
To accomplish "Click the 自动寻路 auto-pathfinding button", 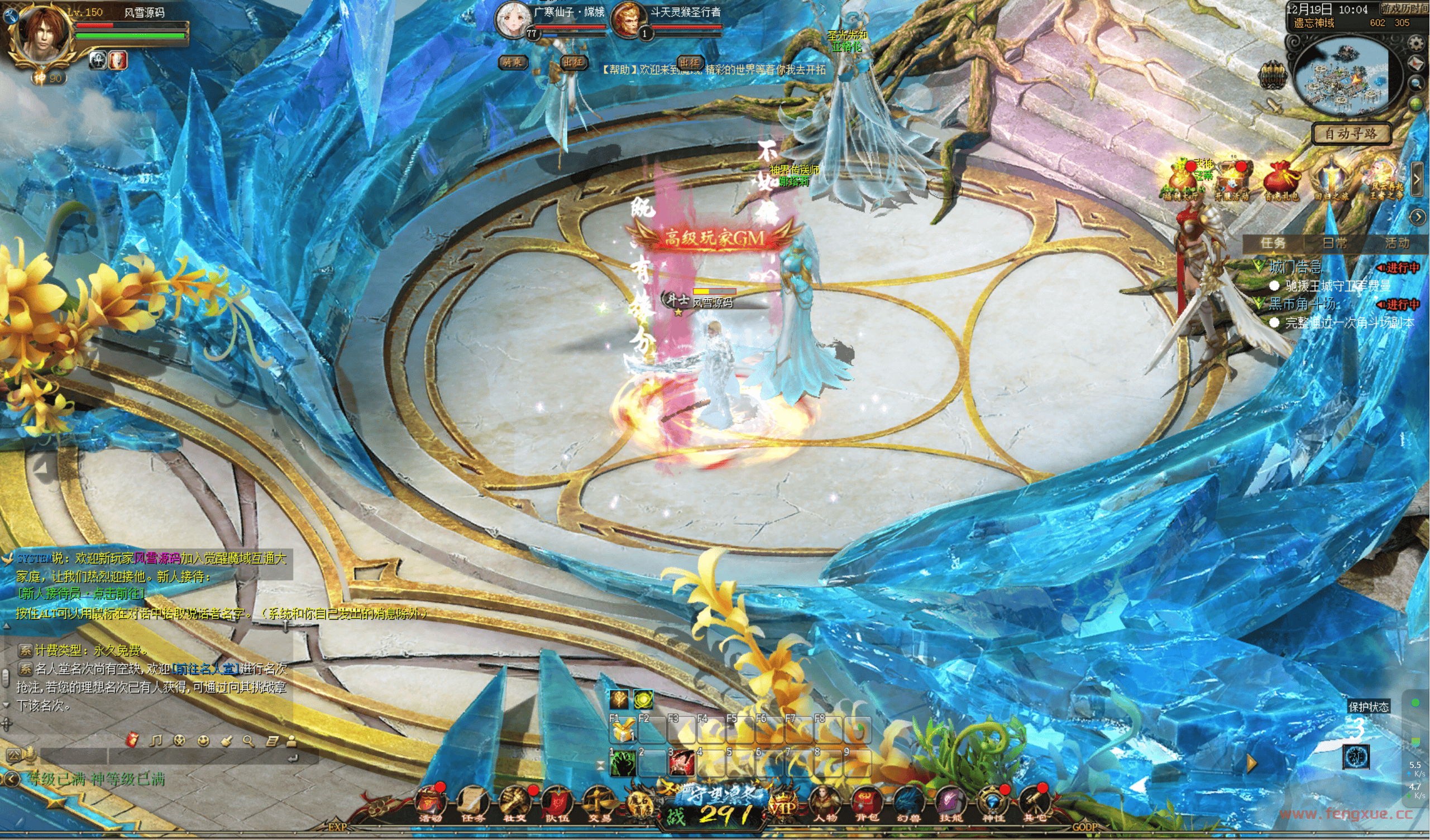I will tap(1351, 134).
